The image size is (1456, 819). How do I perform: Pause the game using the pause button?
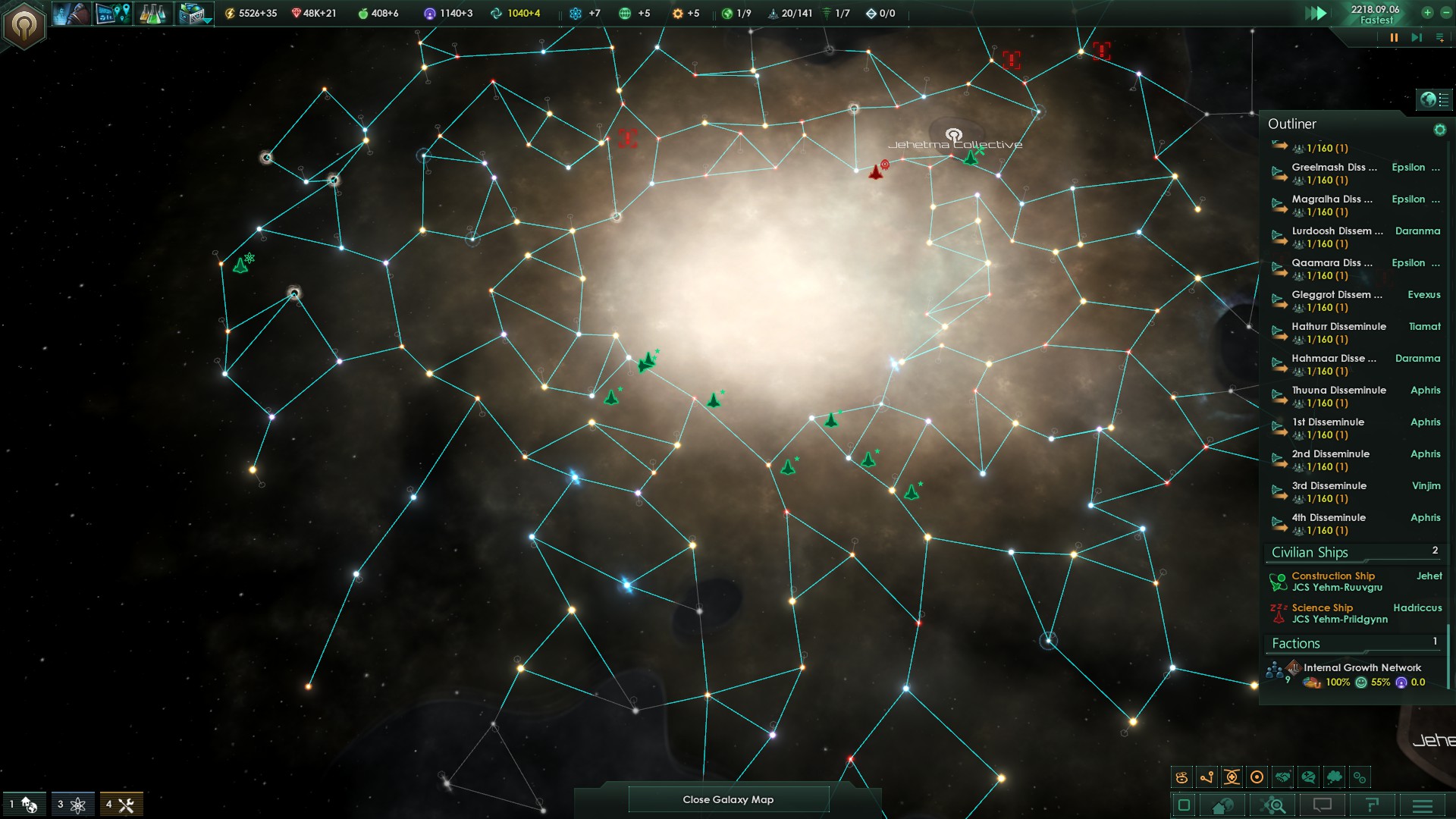1393,36
